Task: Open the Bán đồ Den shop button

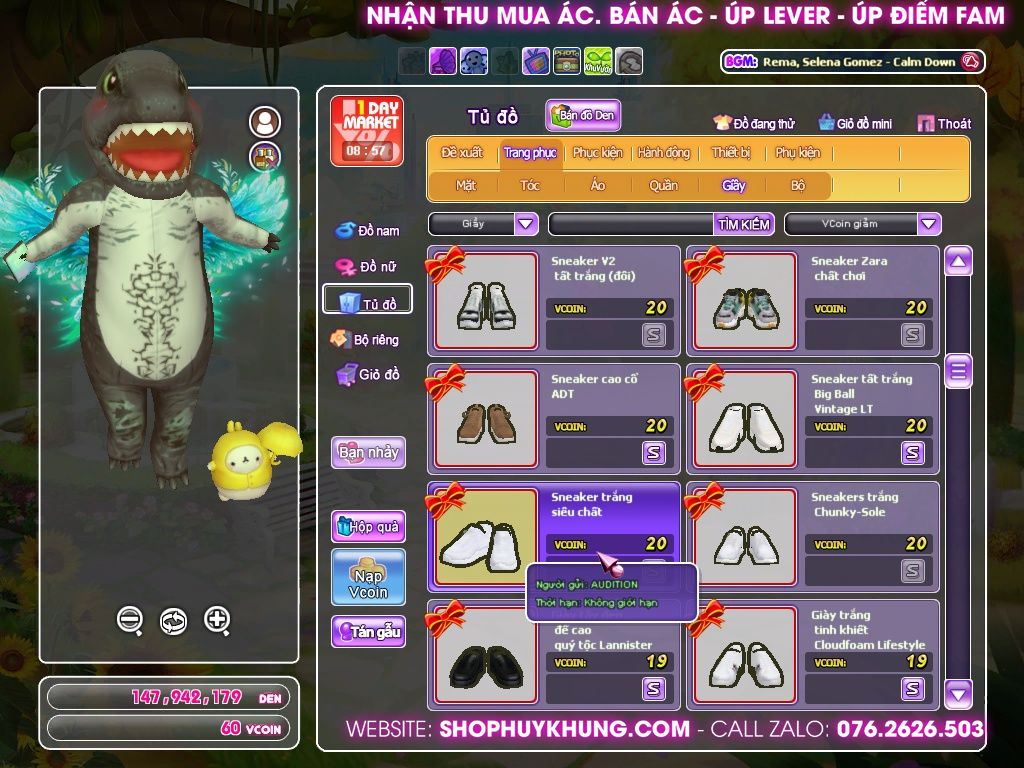Action: click(583, 116)
